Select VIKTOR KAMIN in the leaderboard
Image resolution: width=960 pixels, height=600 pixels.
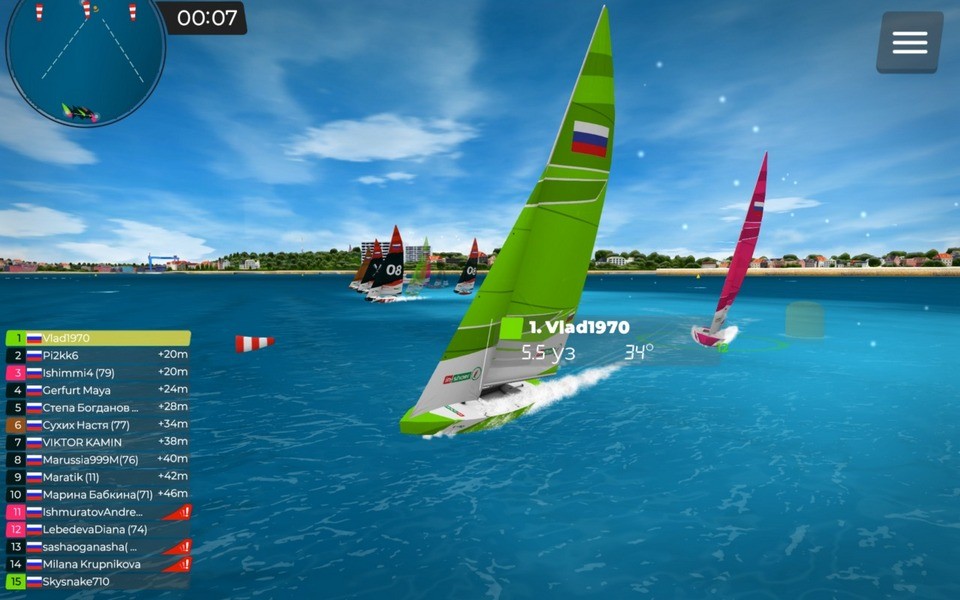(98, 442)
